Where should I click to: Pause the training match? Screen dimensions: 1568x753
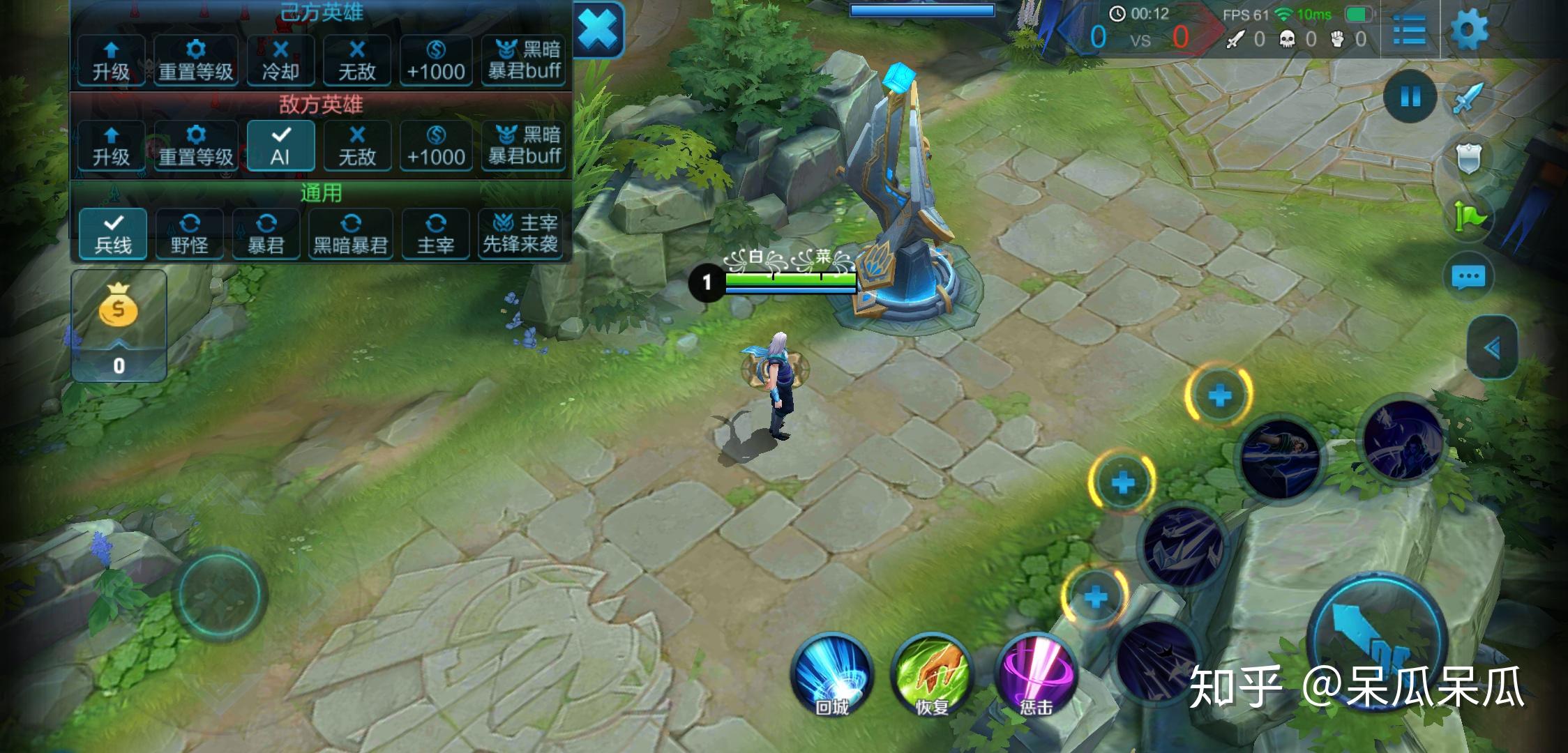(1410, 96)
